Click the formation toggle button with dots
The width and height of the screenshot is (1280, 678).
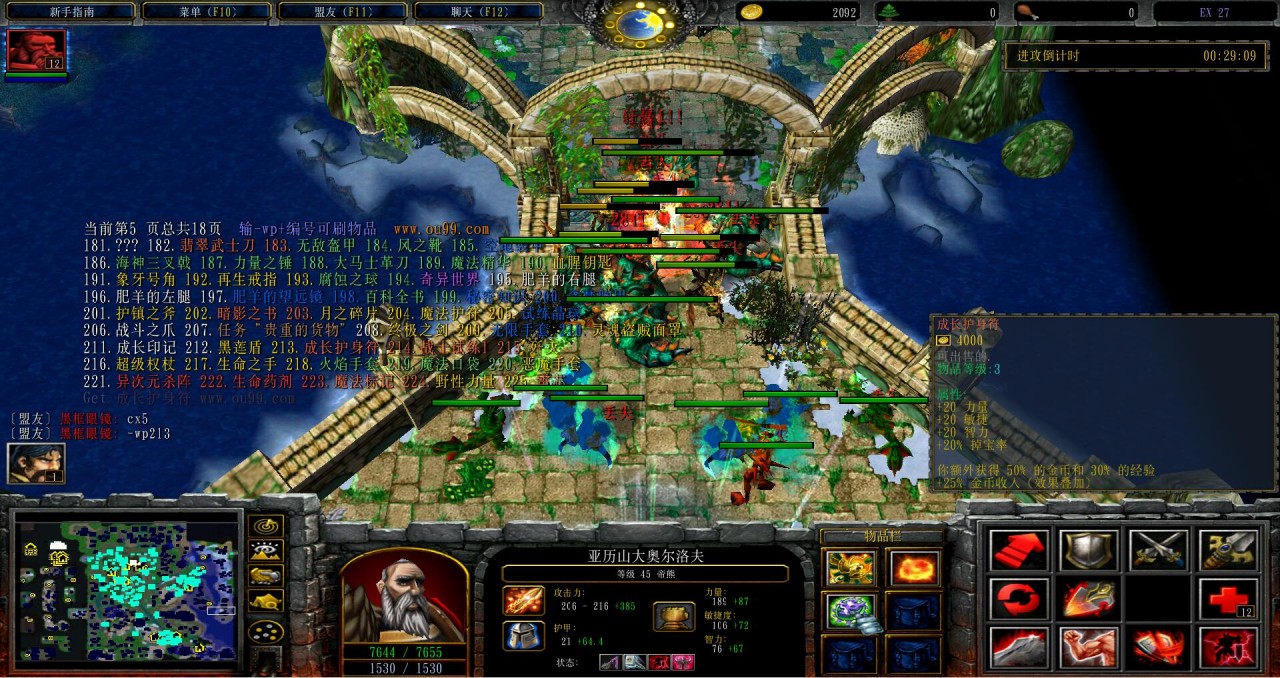pos(265,631)
